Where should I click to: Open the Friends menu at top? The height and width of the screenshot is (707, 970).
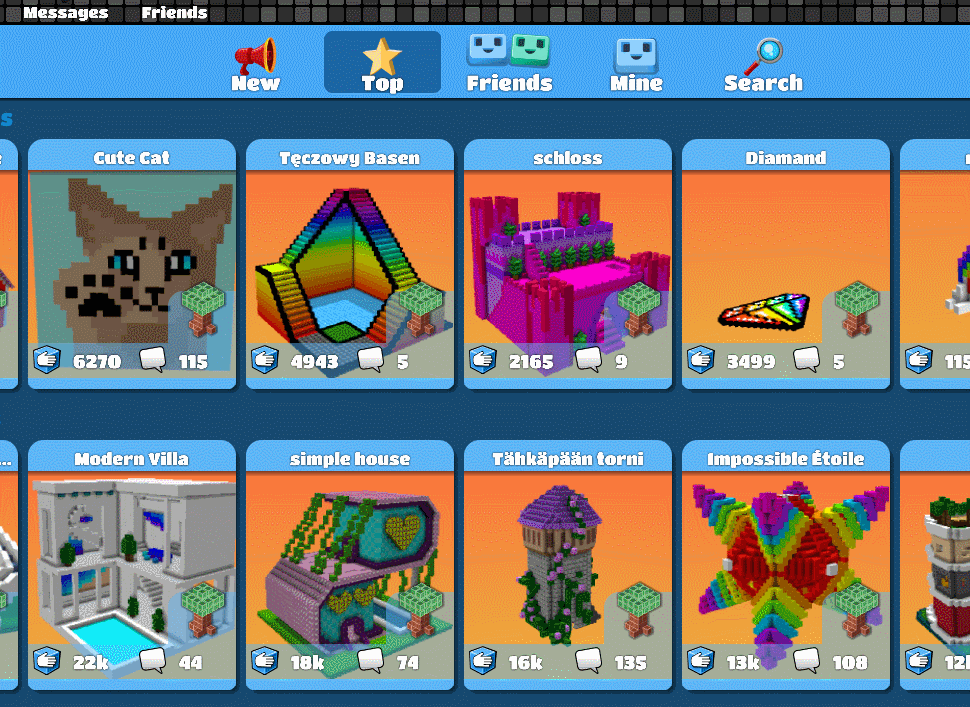[x=174, y=13]
